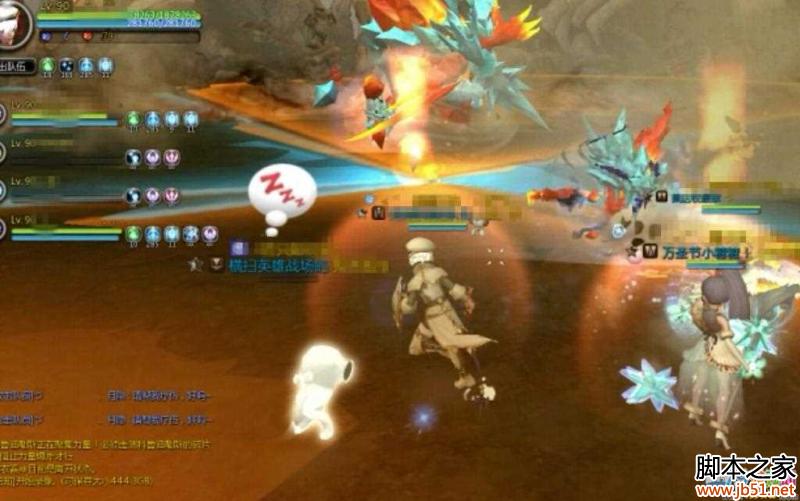Click the leave party (退出队伍) button
This screenshot has width=800, height=501.
pyautogui.click(x=17, y=67)
